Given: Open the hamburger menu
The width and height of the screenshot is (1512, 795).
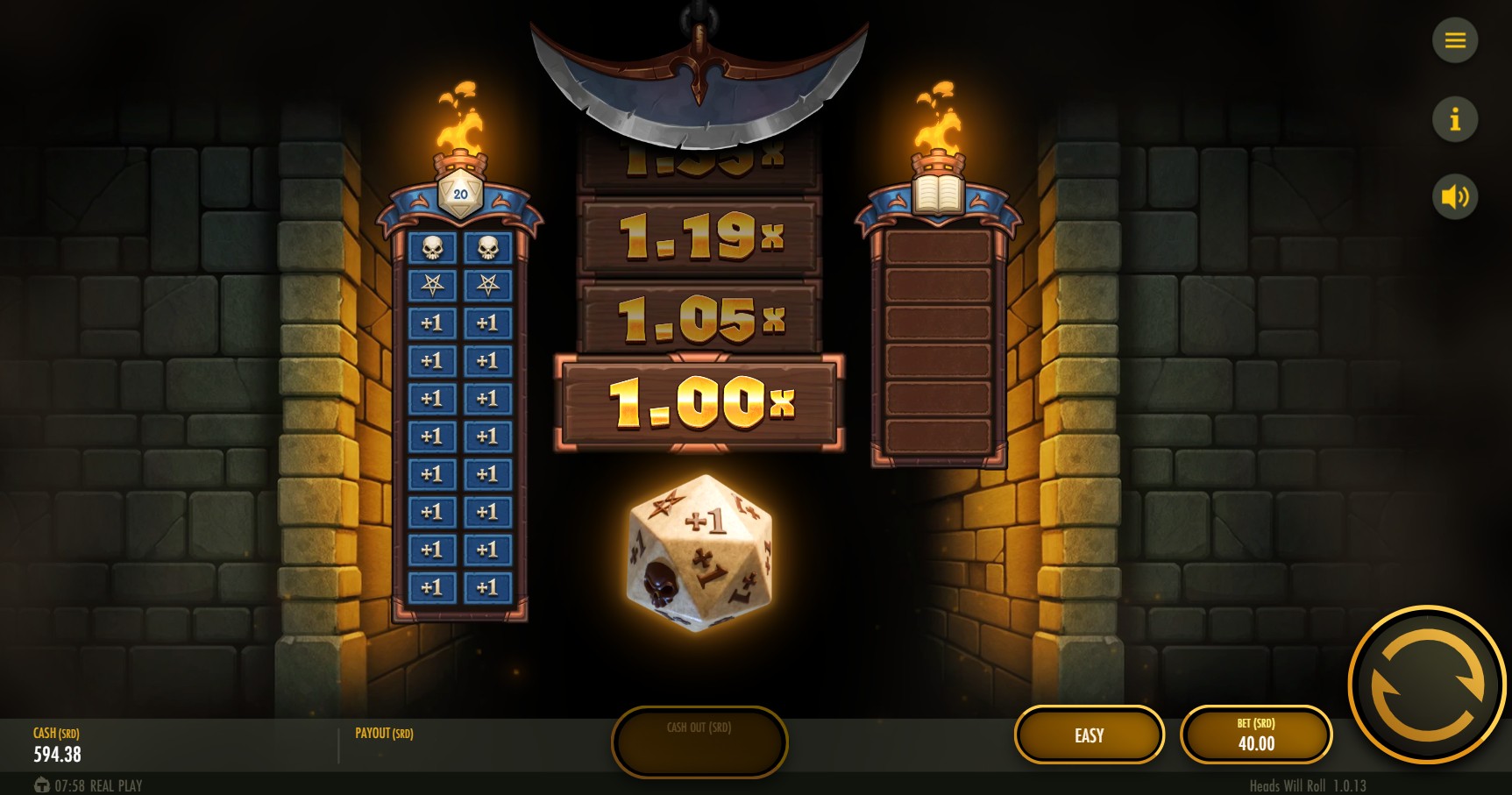Looking at the screenshot, I should [1455, 40].
